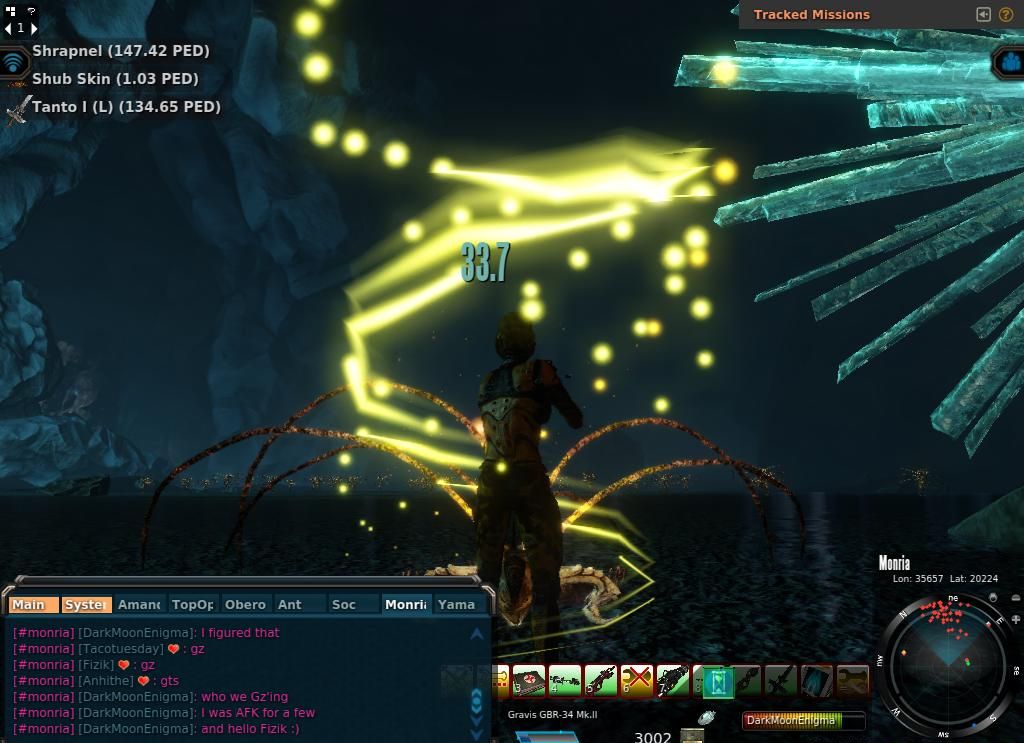The image size is (1024, 743).
Task: Open the System chat tab
Action: pyautogui.click(x=86, y=604)
